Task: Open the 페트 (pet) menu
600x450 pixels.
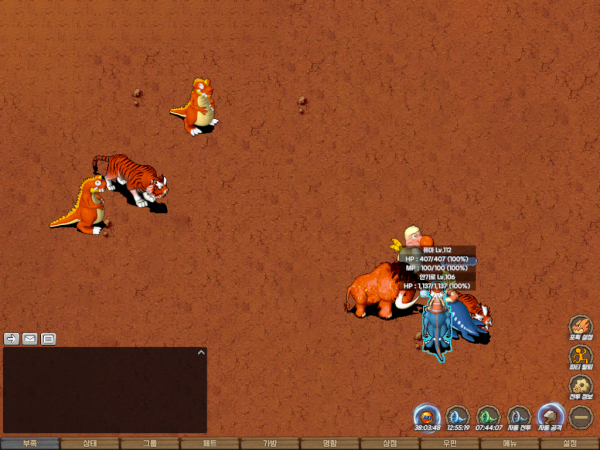Action: click(x=210, y=443)
